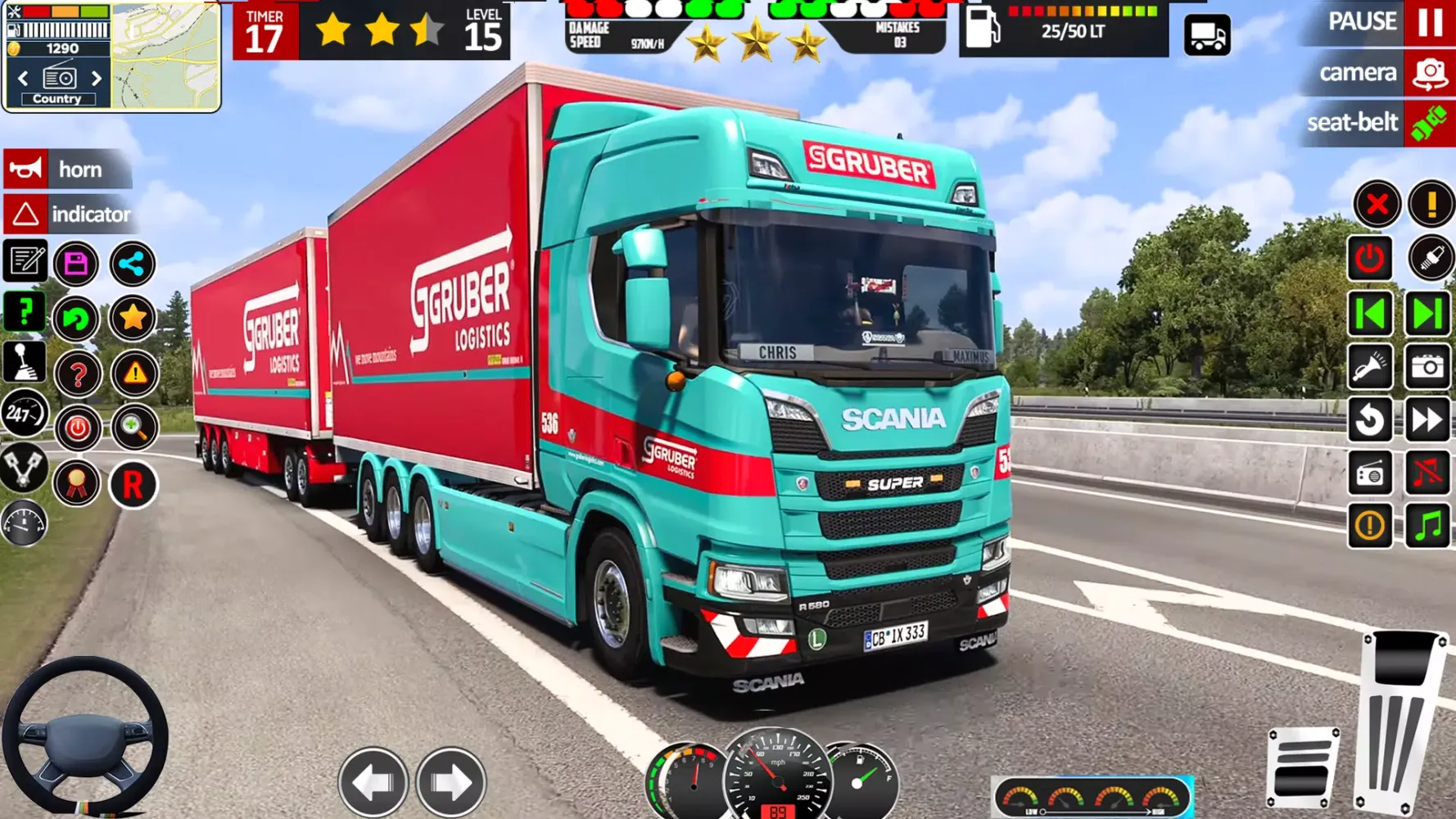The width and height of the screenshot is (1456, 819).
Task: Click the green music note button
Action: pos(1427,525)
